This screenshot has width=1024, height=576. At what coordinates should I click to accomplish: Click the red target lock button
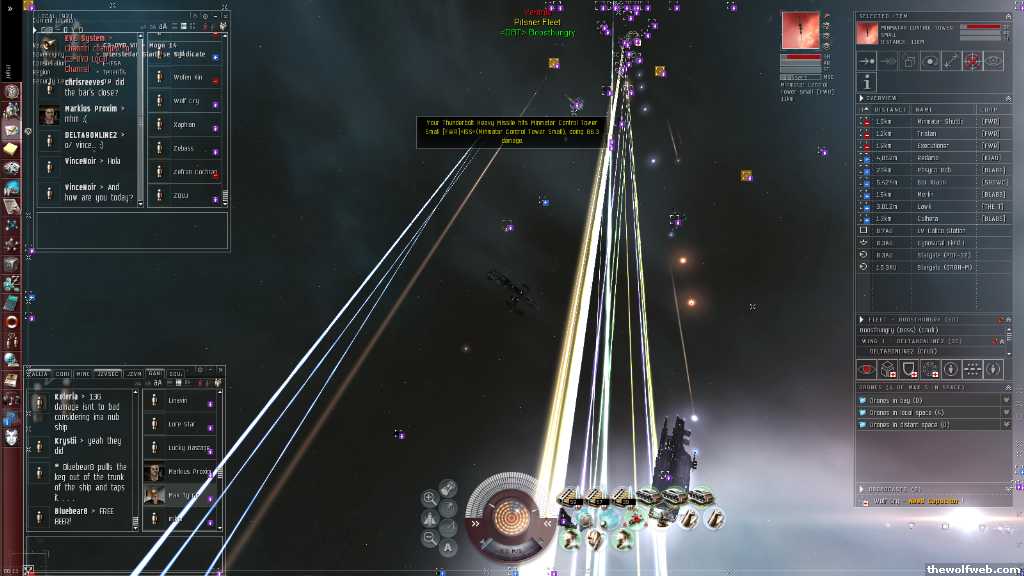click(x=972, y=62)
